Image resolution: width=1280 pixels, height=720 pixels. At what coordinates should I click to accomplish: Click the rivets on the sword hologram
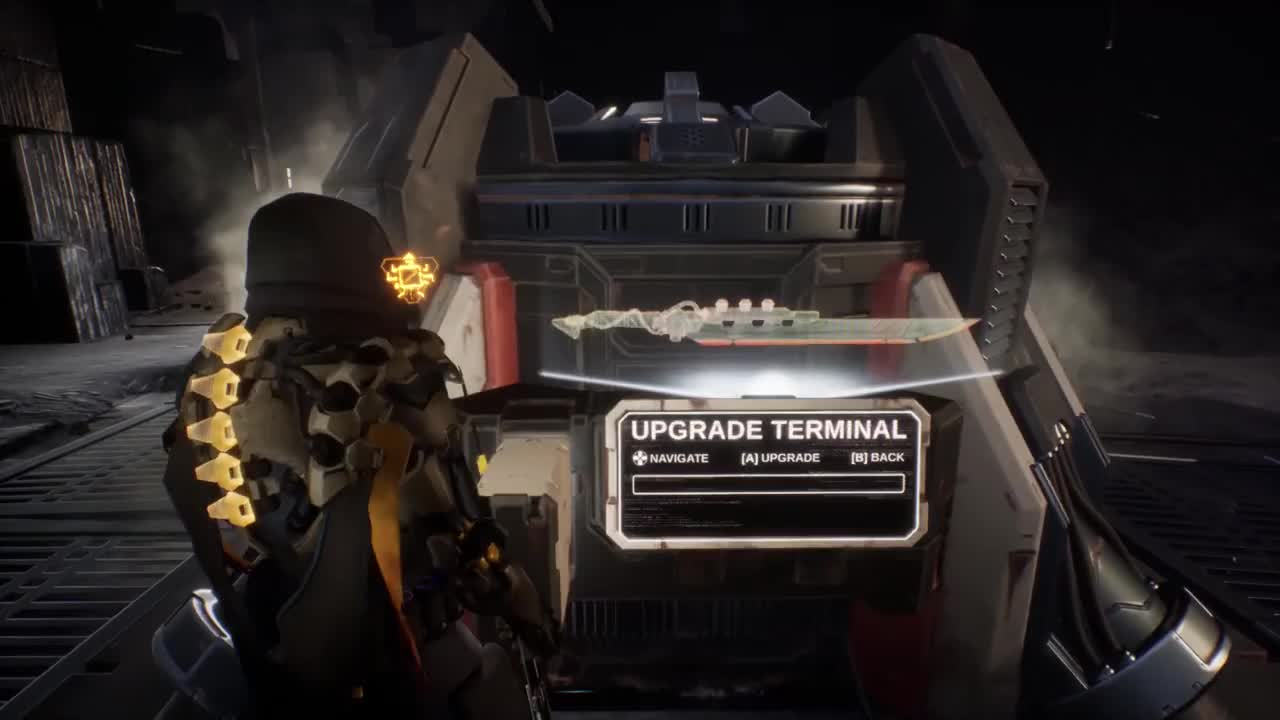click(745, 305)
